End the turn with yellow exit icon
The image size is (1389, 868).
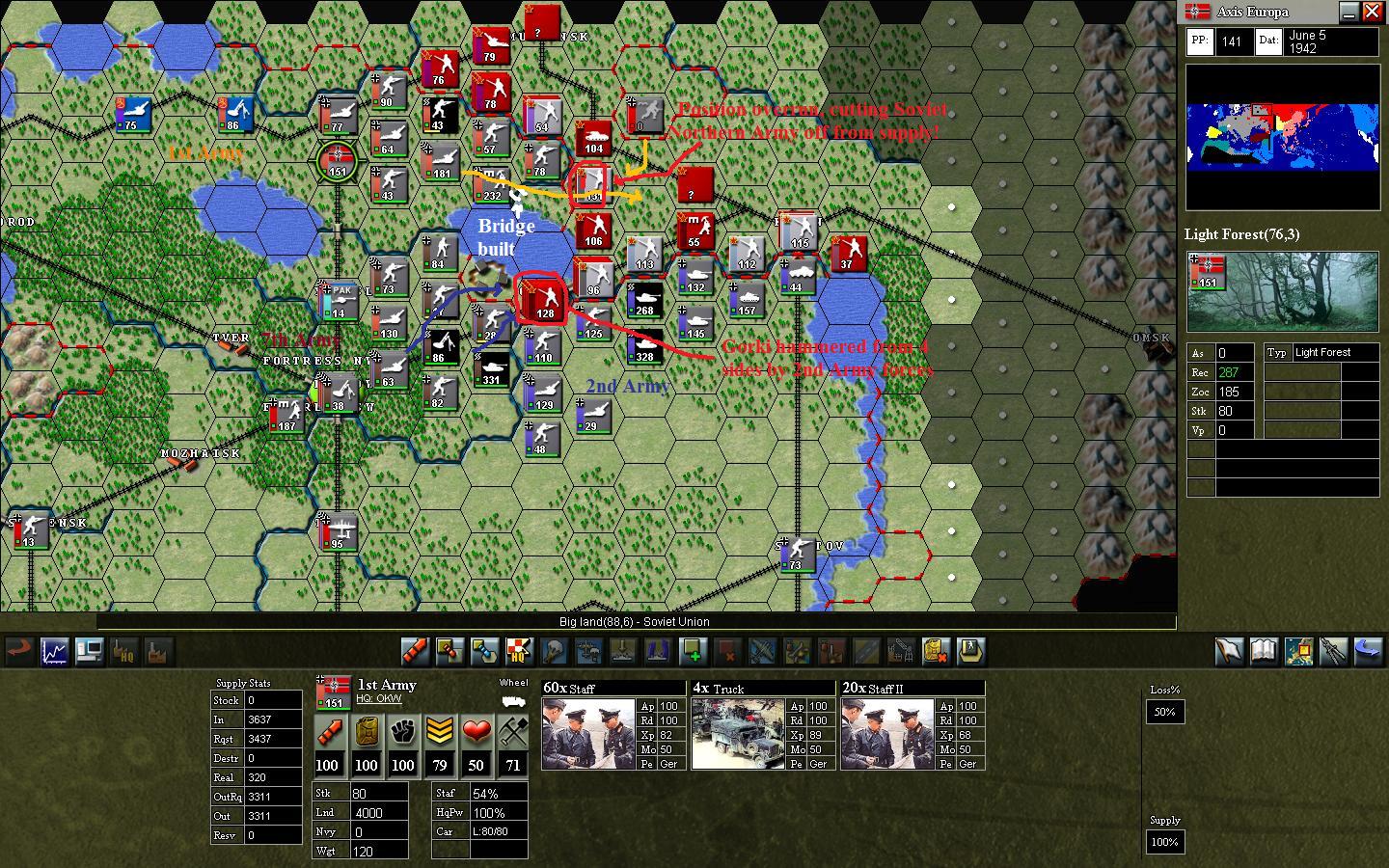click(971, 652)
